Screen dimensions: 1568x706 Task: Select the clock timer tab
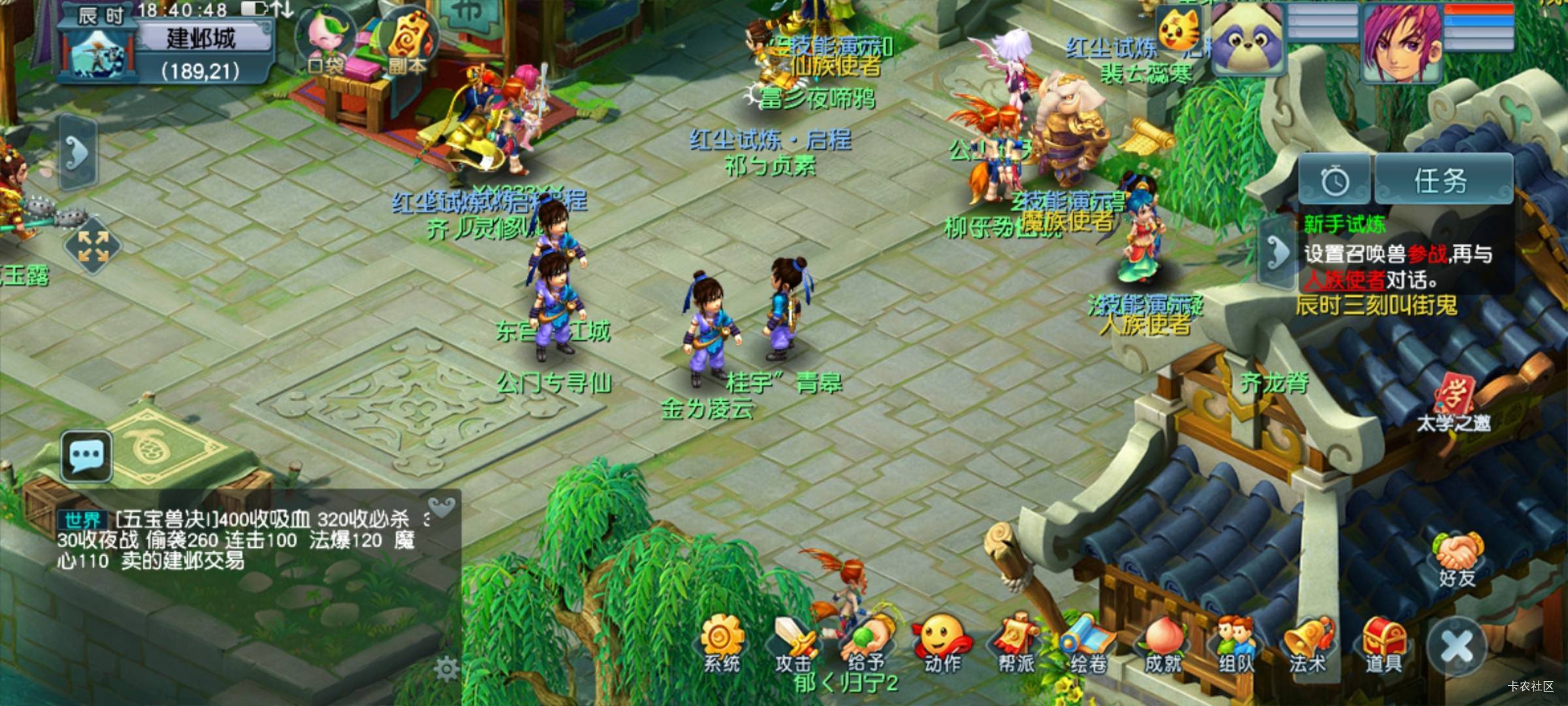pyautogui.click(x=1335, y=180)
